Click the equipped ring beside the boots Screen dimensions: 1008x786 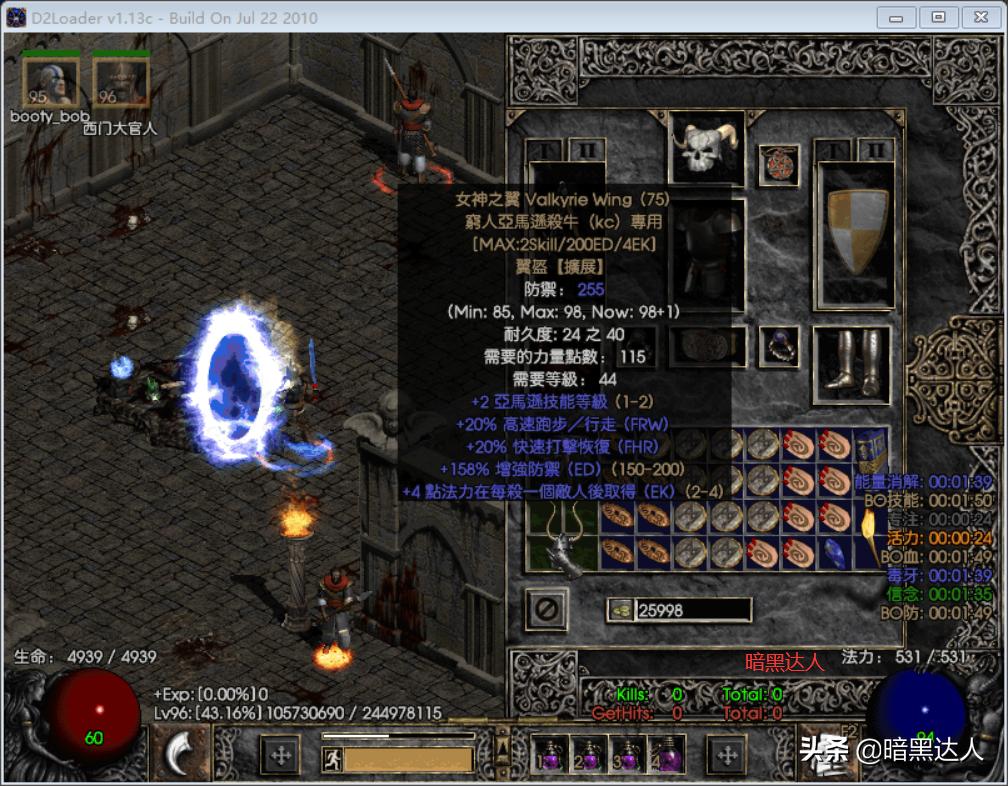778,346
